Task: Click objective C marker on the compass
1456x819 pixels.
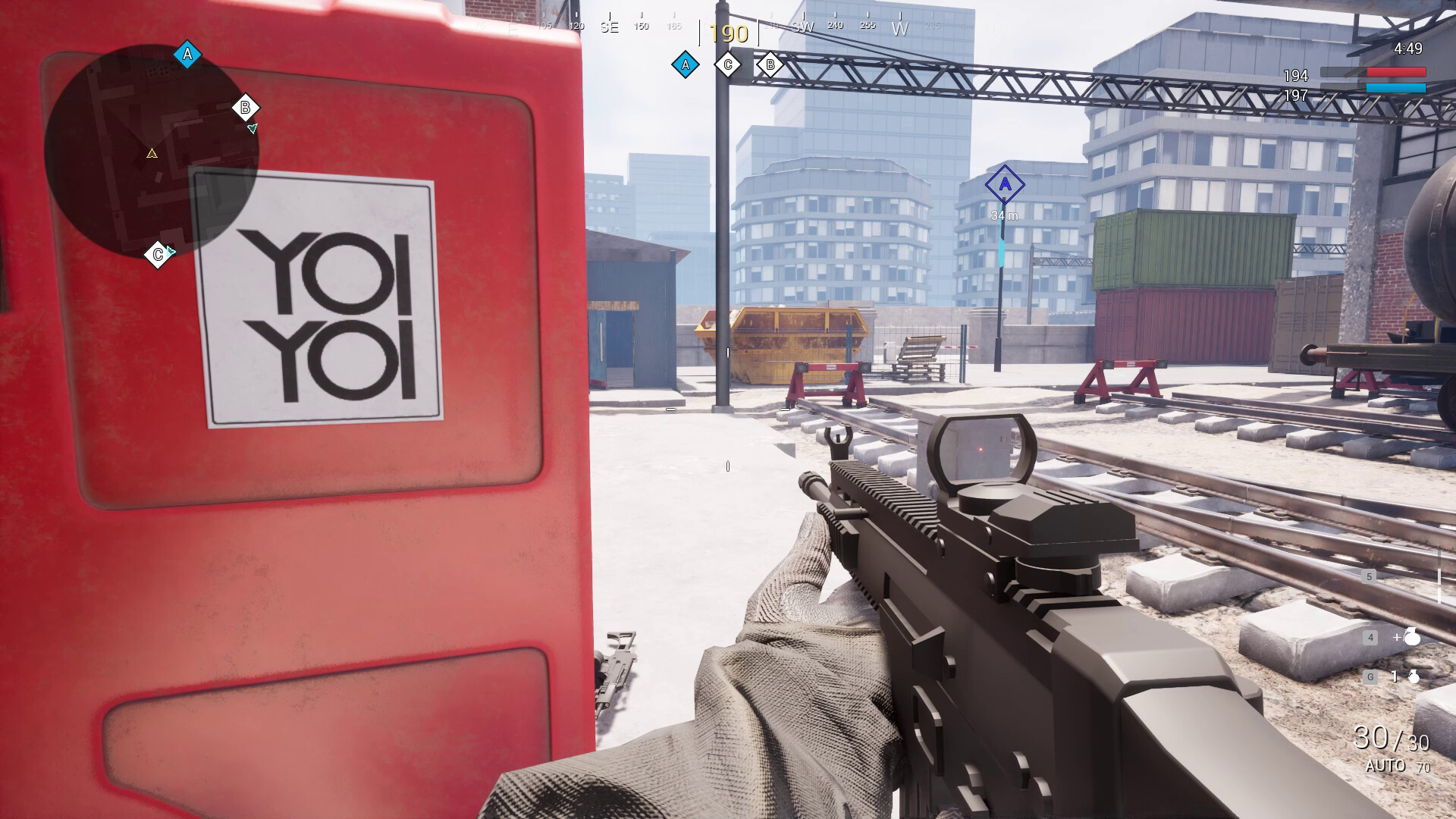Action: click(x=728, y=65)
